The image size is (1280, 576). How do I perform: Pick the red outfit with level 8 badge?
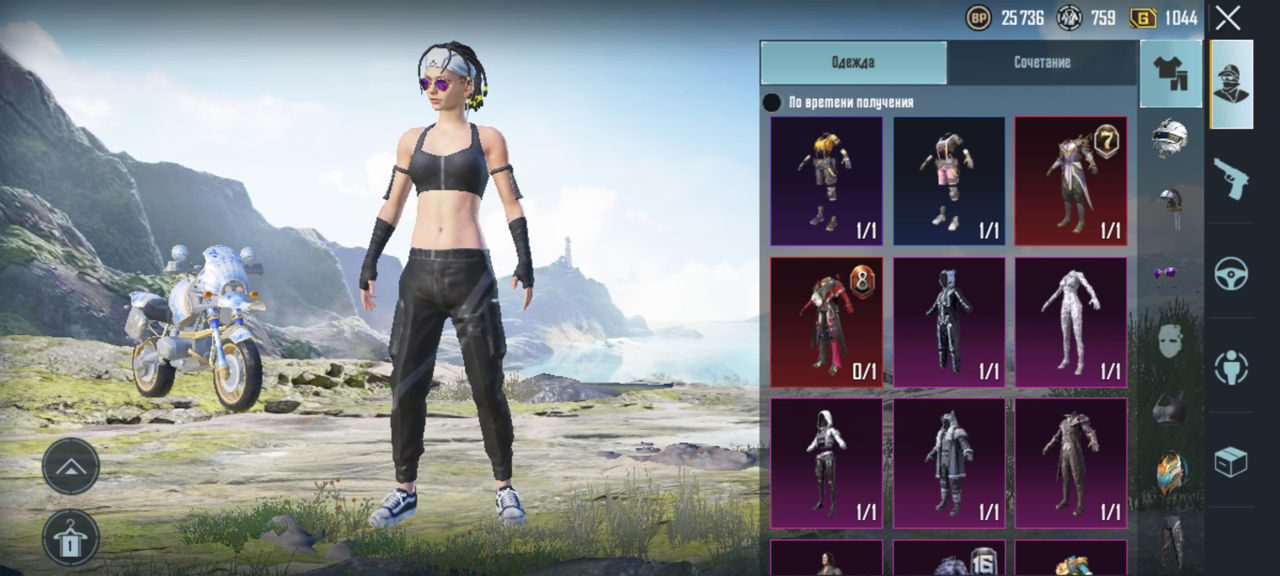(x=826, y=322)
